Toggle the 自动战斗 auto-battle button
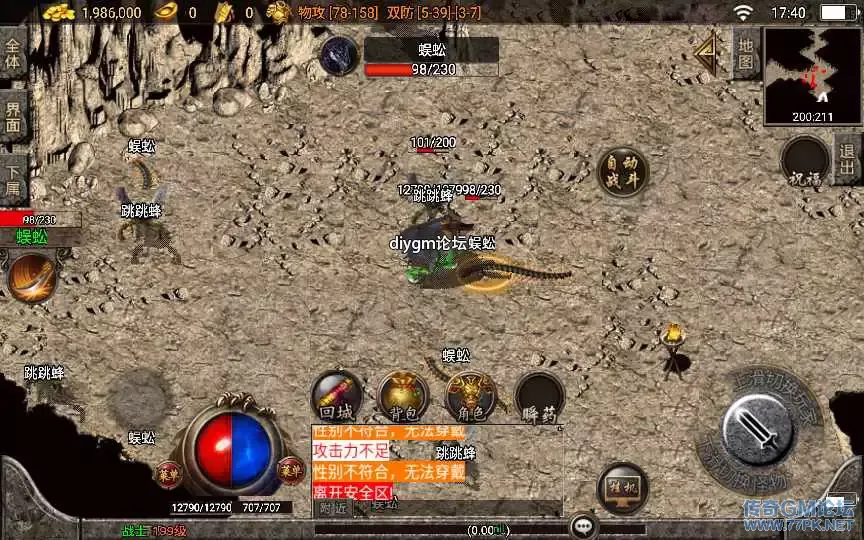The width and height of the screenshot is (864, 540). point(620,171)
